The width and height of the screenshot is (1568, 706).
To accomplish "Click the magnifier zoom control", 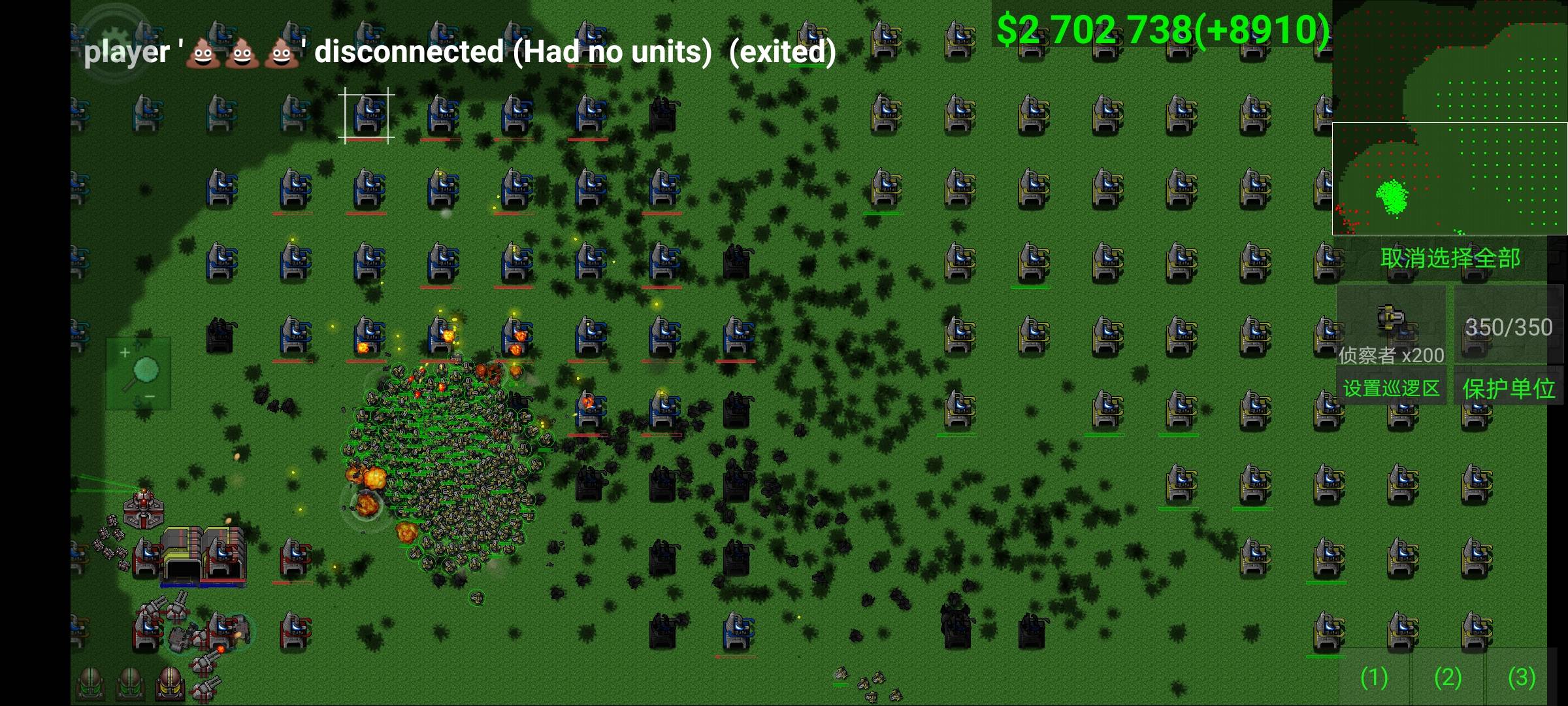I will point(139,374).
